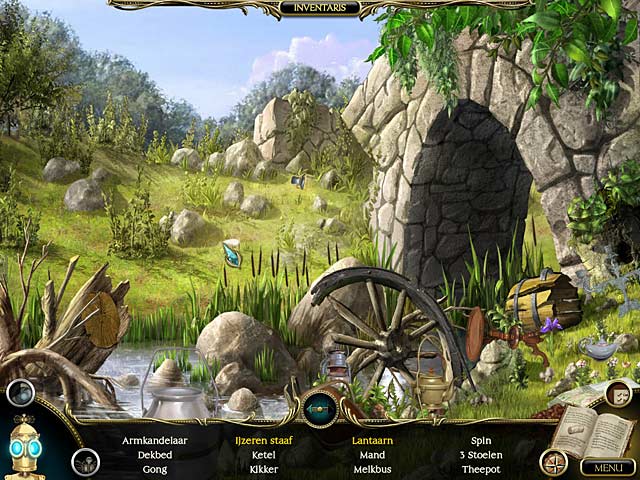Image resolution: width=640 pixels, height=480 pixels.
Task: Select 'Lantaarn' in the object list
Action: tap(371, 439)
